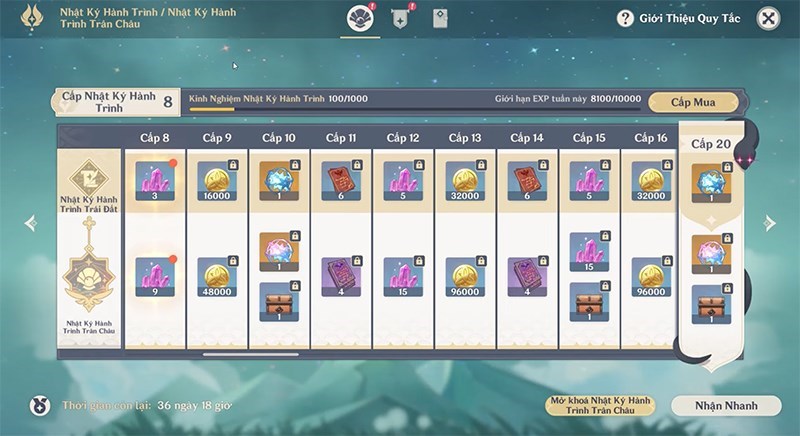This screenshot has width=800, height=436.
Task: Close the Battle Pass screen
Action: point(767,18)
